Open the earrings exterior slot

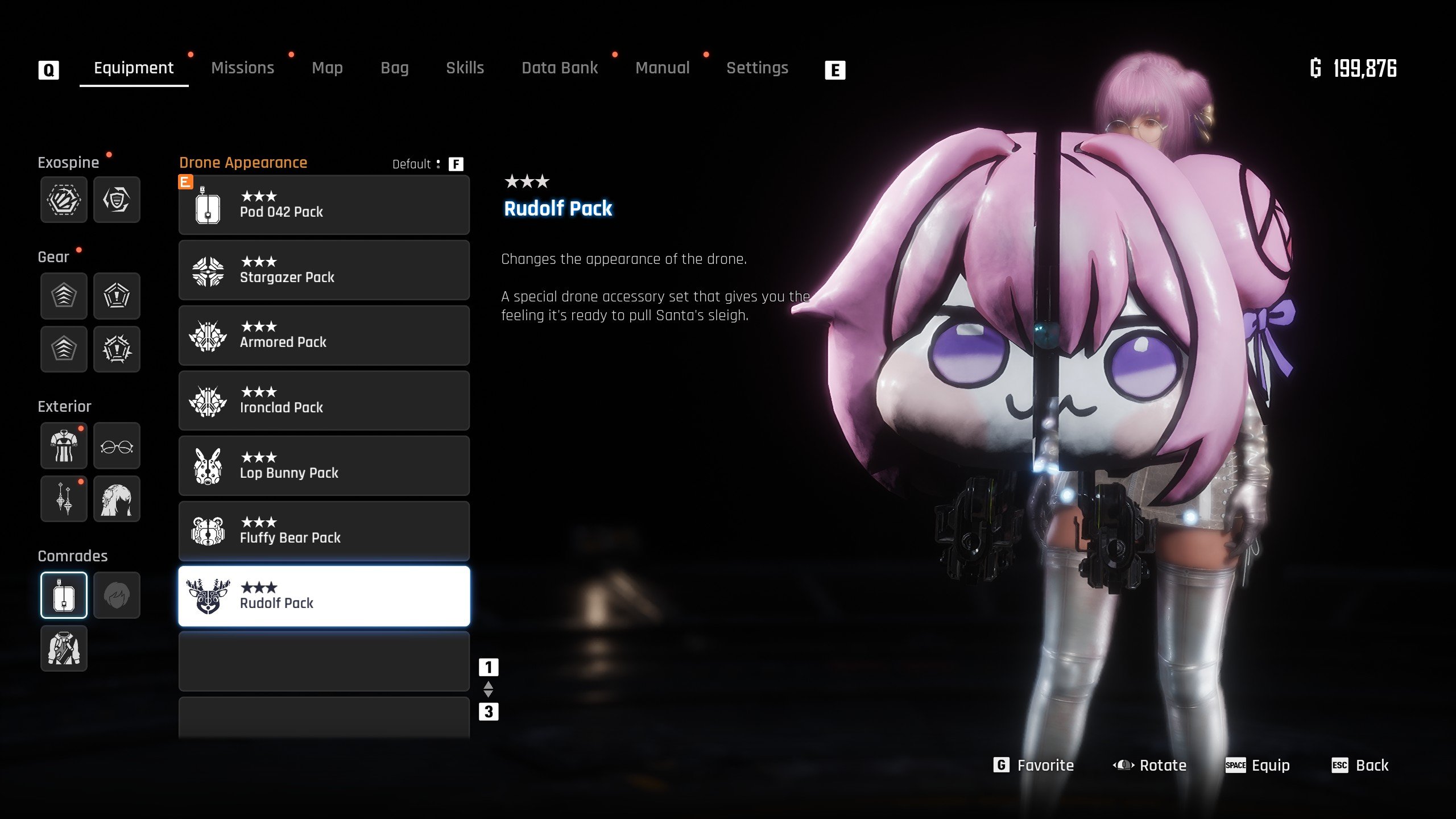tap(64, 499)
